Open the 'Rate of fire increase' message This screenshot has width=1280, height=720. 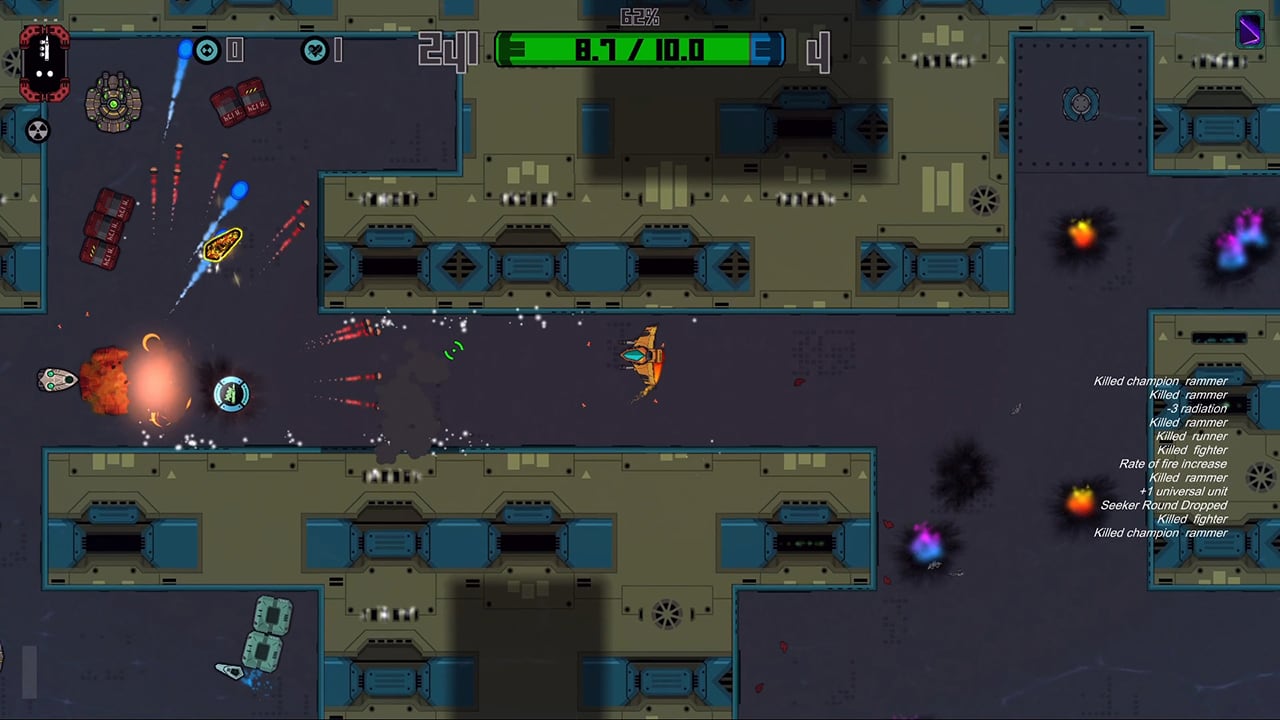coord(1172,463)
